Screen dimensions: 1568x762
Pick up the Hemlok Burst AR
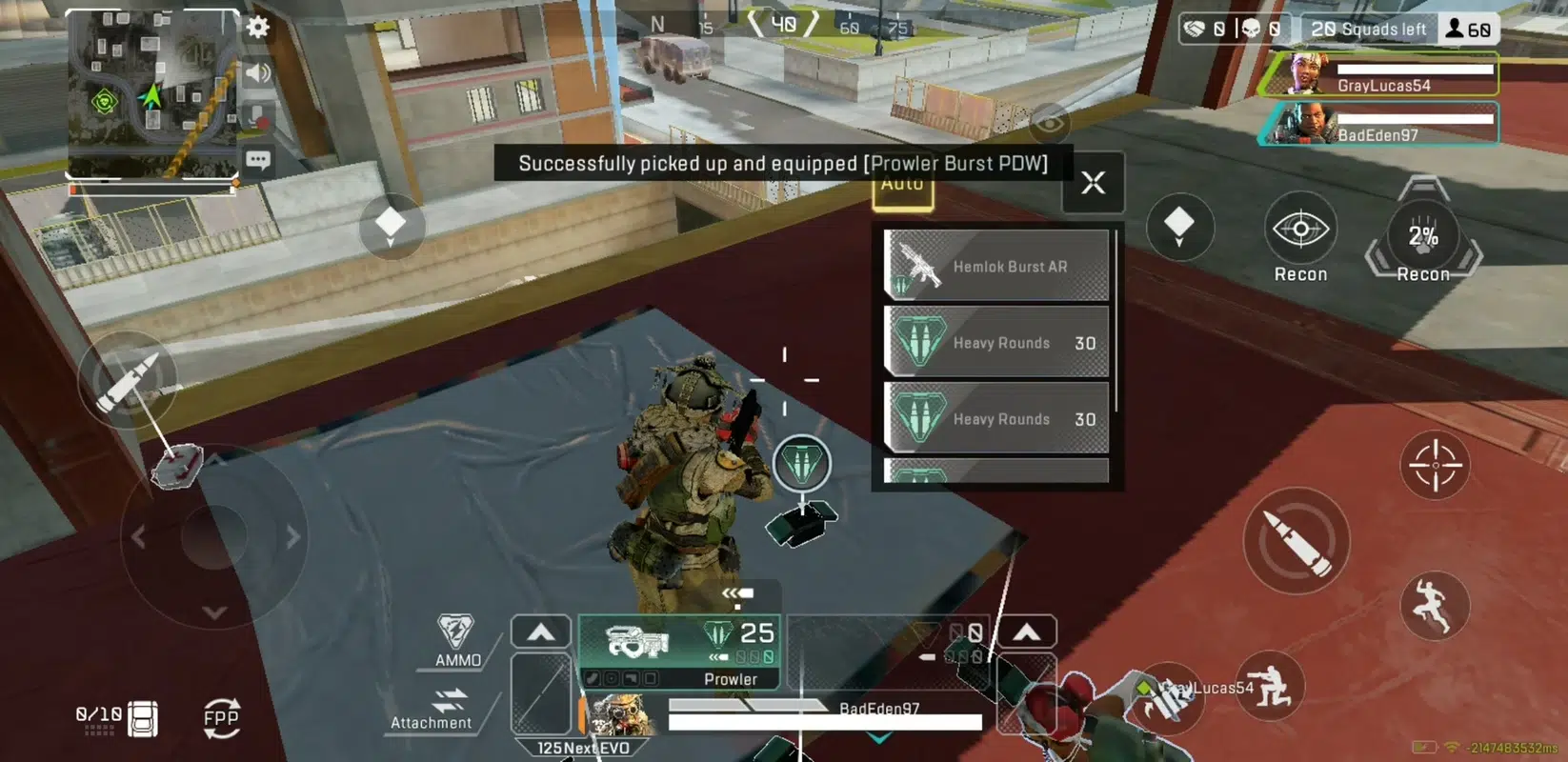pyautogui.click(x=996, y=266)
